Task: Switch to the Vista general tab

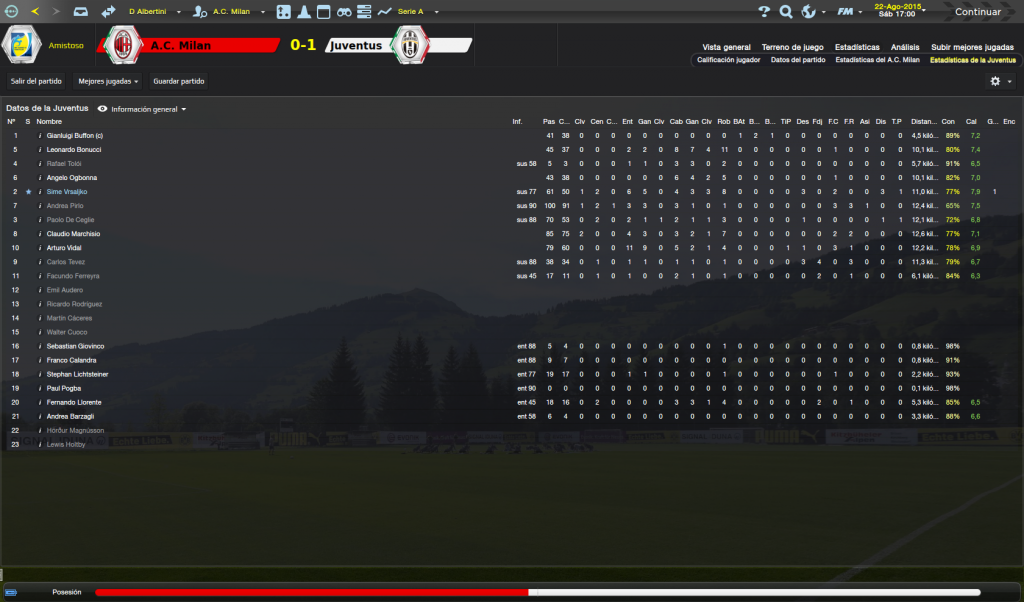Action: (x=726, y=47)
